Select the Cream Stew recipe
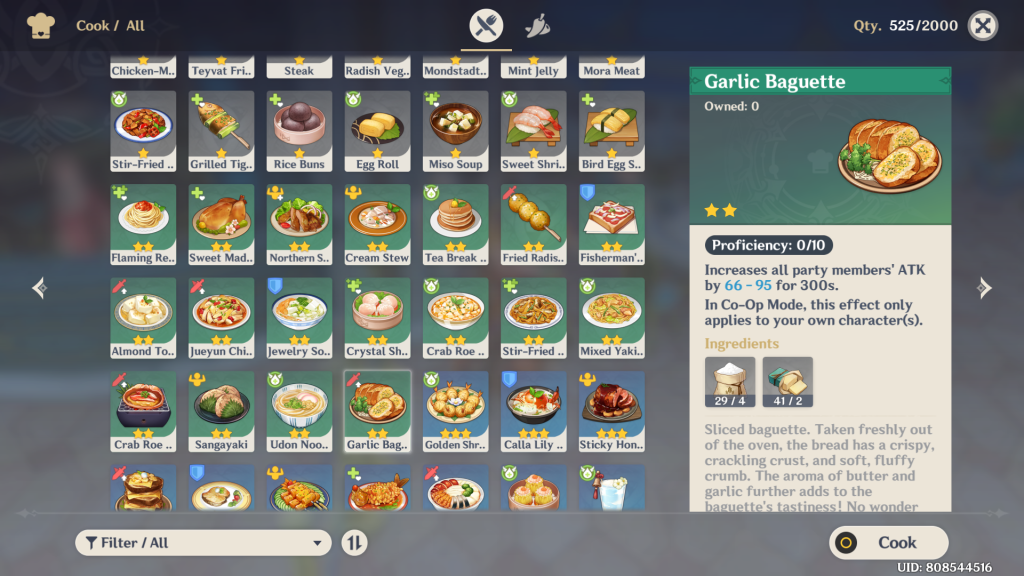The width and height of the screenshot is (1024, 576). [378, 224]
